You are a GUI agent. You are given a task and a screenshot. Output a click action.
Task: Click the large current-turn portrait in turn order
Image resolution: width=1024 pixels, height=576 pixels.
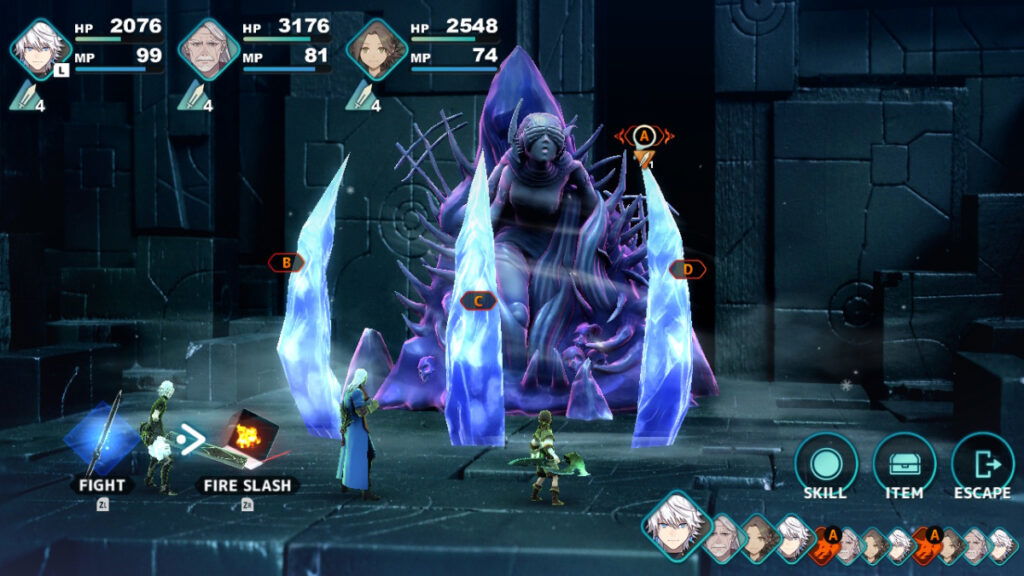676,523
